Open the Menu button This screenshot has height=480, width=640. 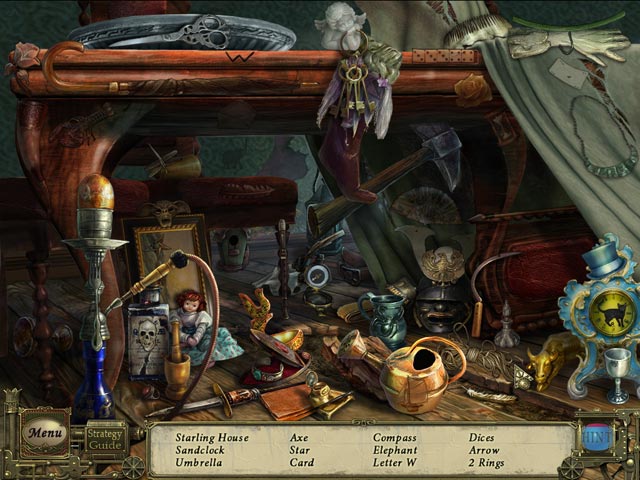click(44, 433)
